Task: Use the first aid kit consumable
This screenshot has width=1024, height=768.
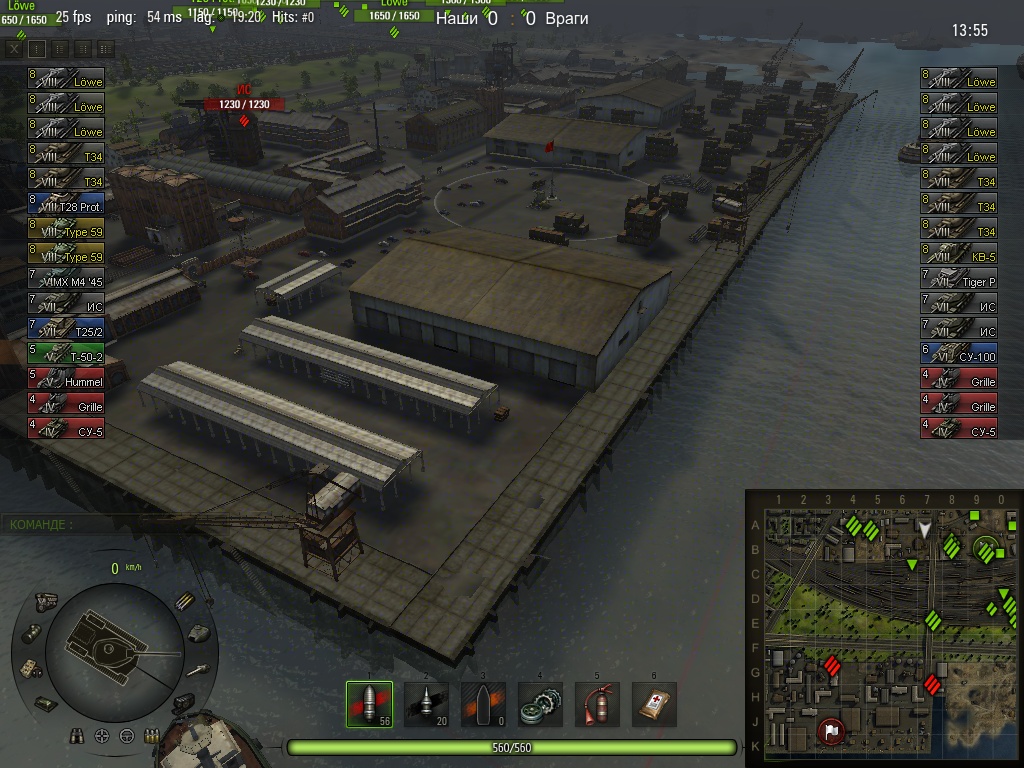Action: 654,704
